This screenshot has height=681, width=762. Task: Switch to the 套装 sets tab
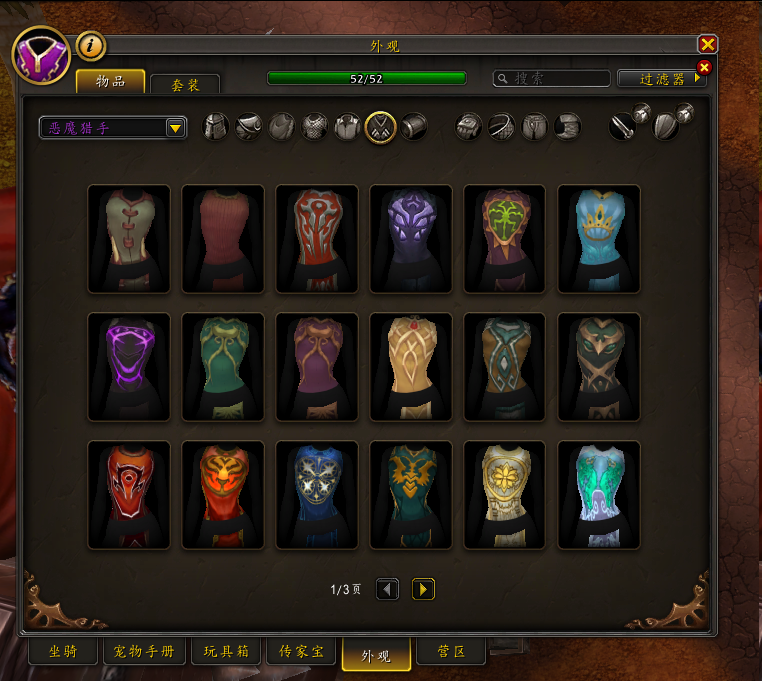pyautogui.click(x=185, y=85)
